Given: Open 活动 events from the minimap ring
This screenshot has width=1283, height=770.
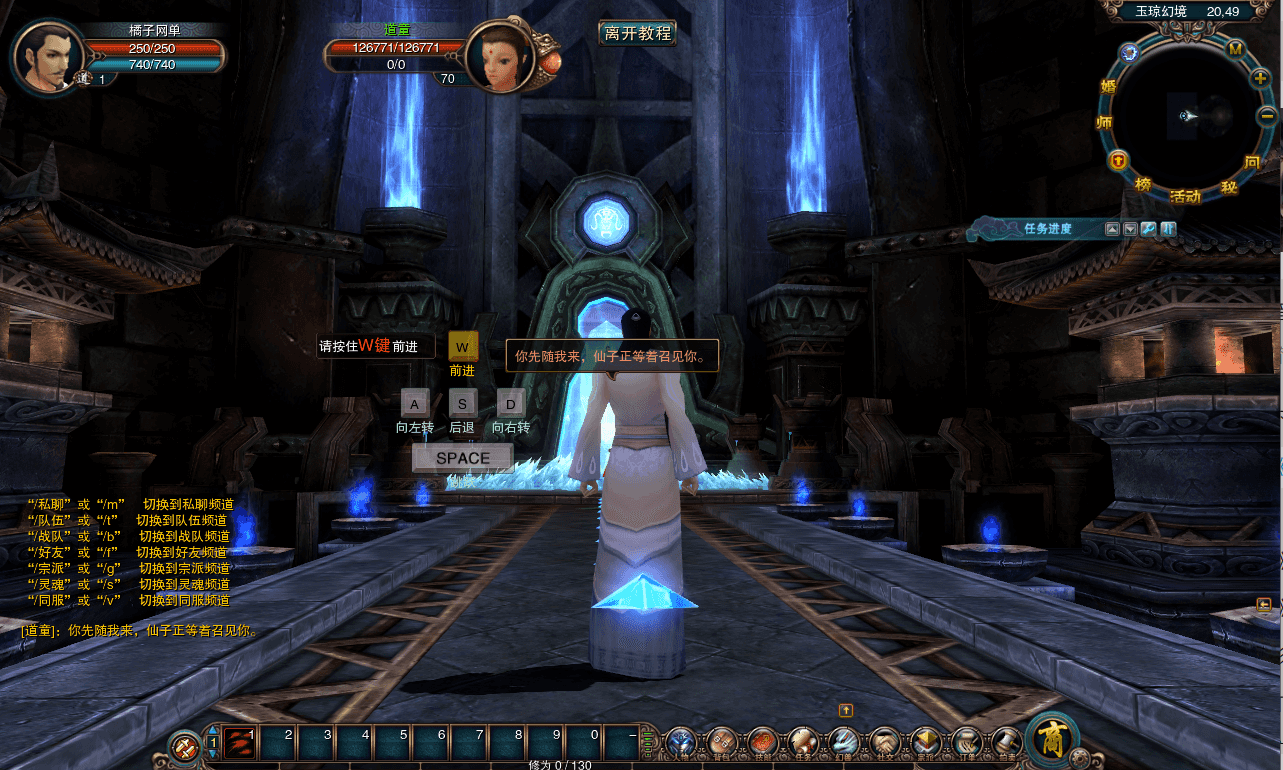Looking at the screenshot, I should click(1185, 196).
